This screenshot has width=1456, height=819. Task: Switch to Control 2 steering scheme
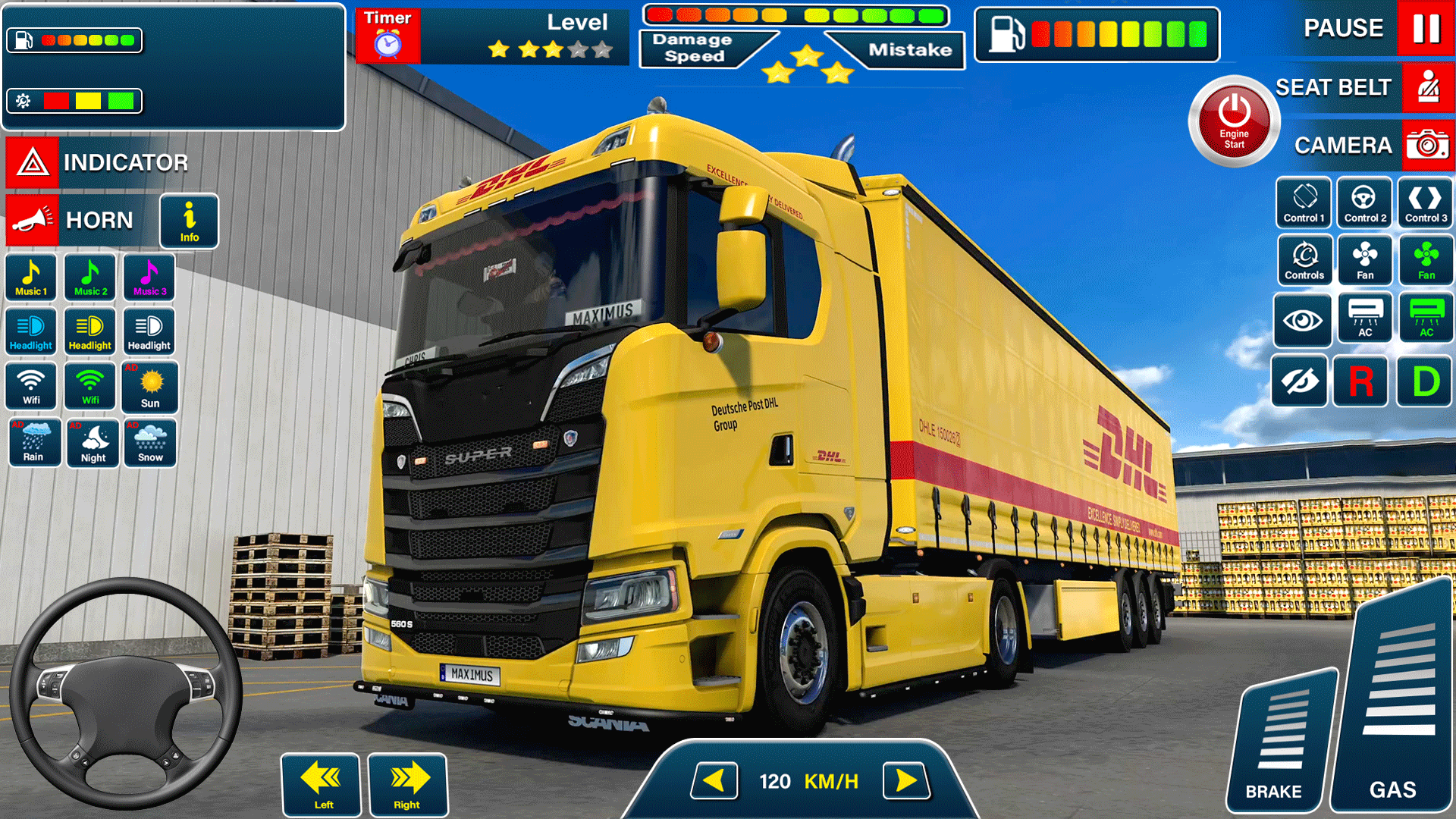(1364, 202)
